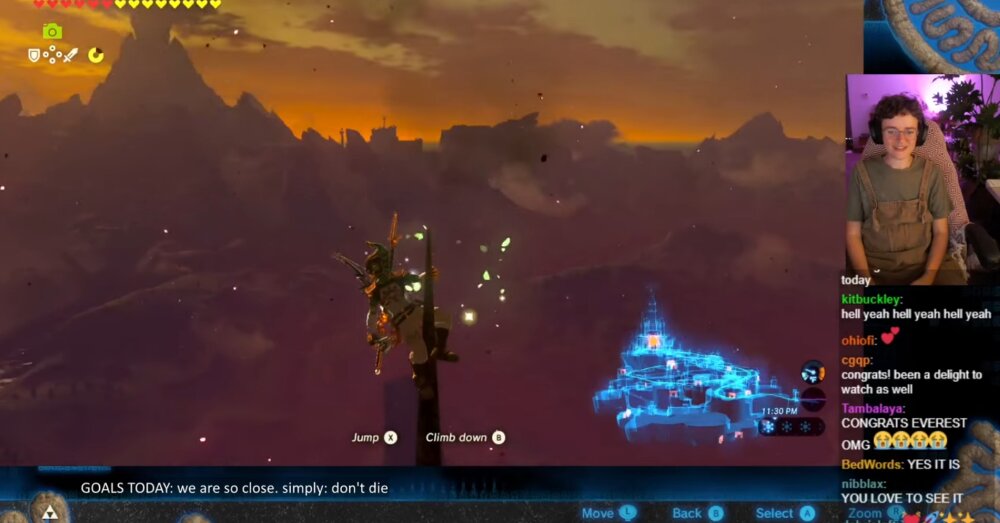Open the snowflake weather forecast panel
The image size is (1000, 523).
791,426
